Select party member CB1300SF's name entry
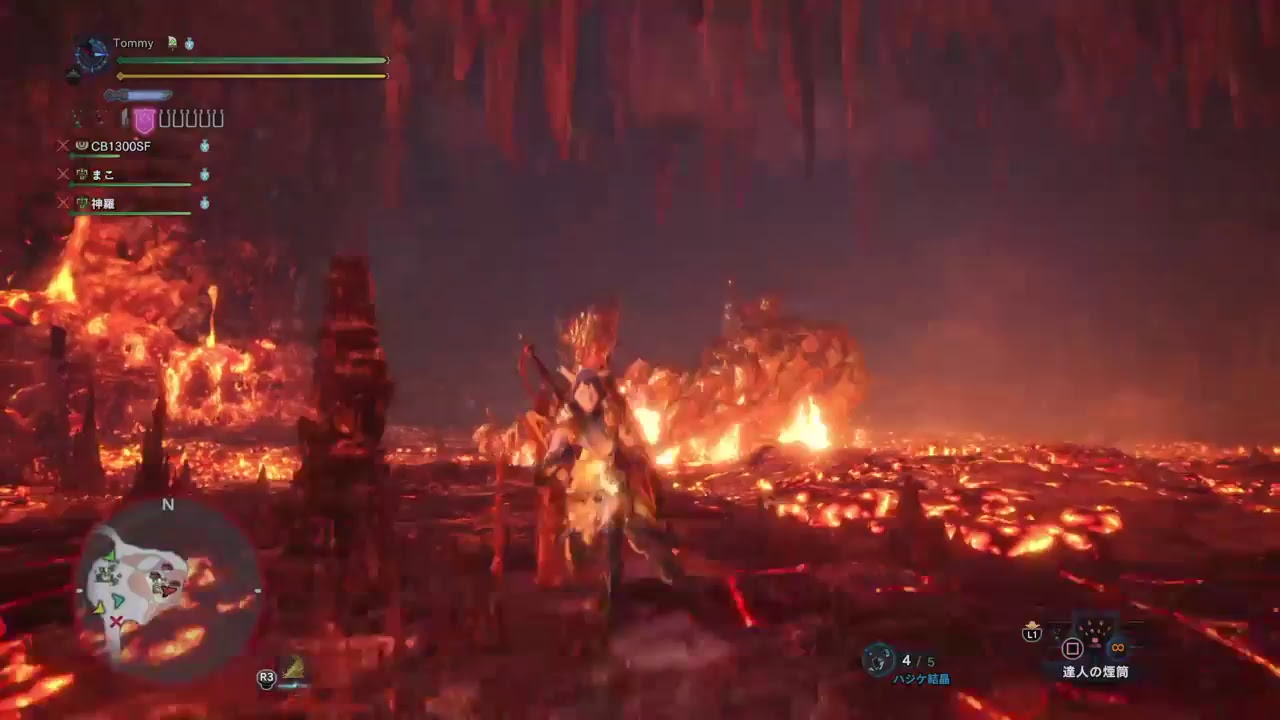1280x720 pixels. [x=120, y=146]
